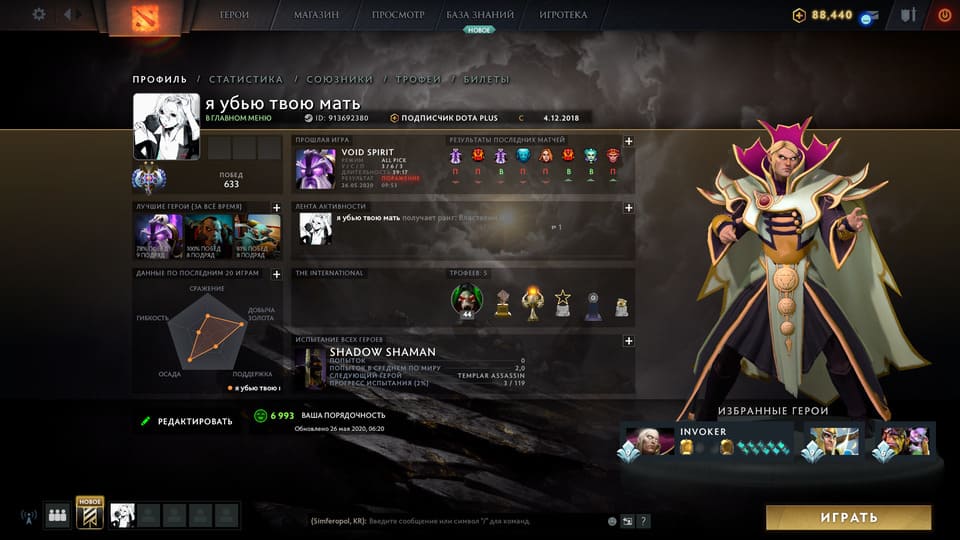Expand the last match results panel
960x540 pixels.
coord(628,142)
